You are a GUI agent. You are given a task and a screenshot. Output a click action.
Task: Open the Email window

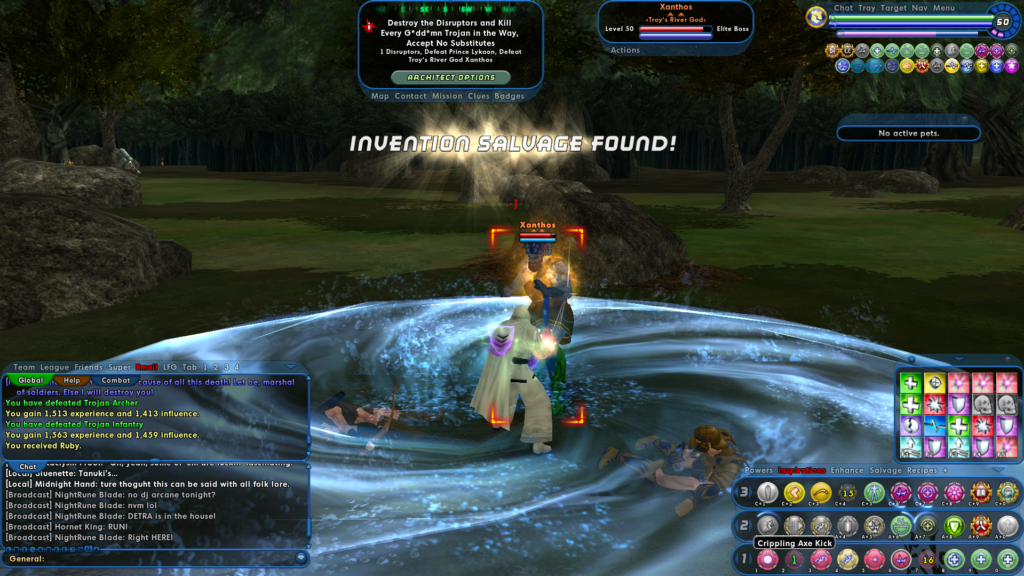(147, 367)
